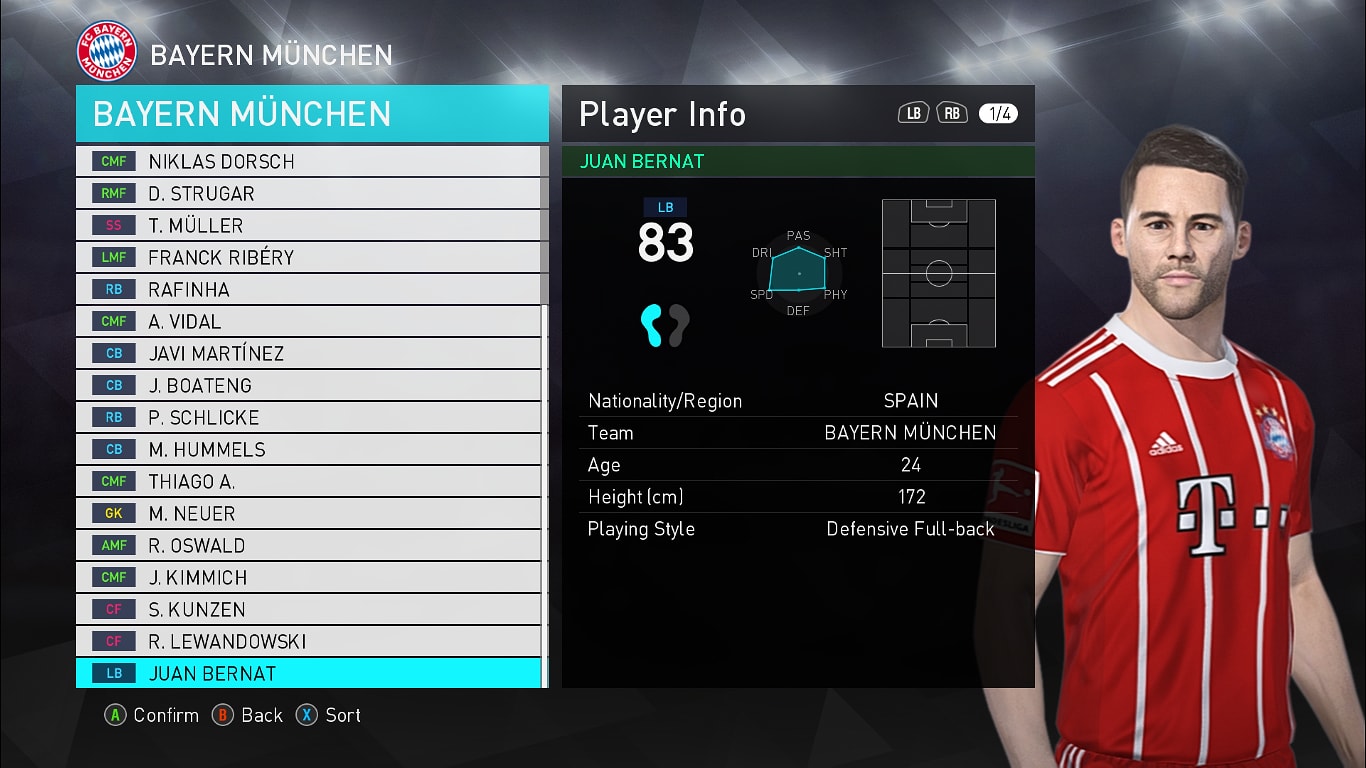Pick J. Boateng from the list

(308, 385)
